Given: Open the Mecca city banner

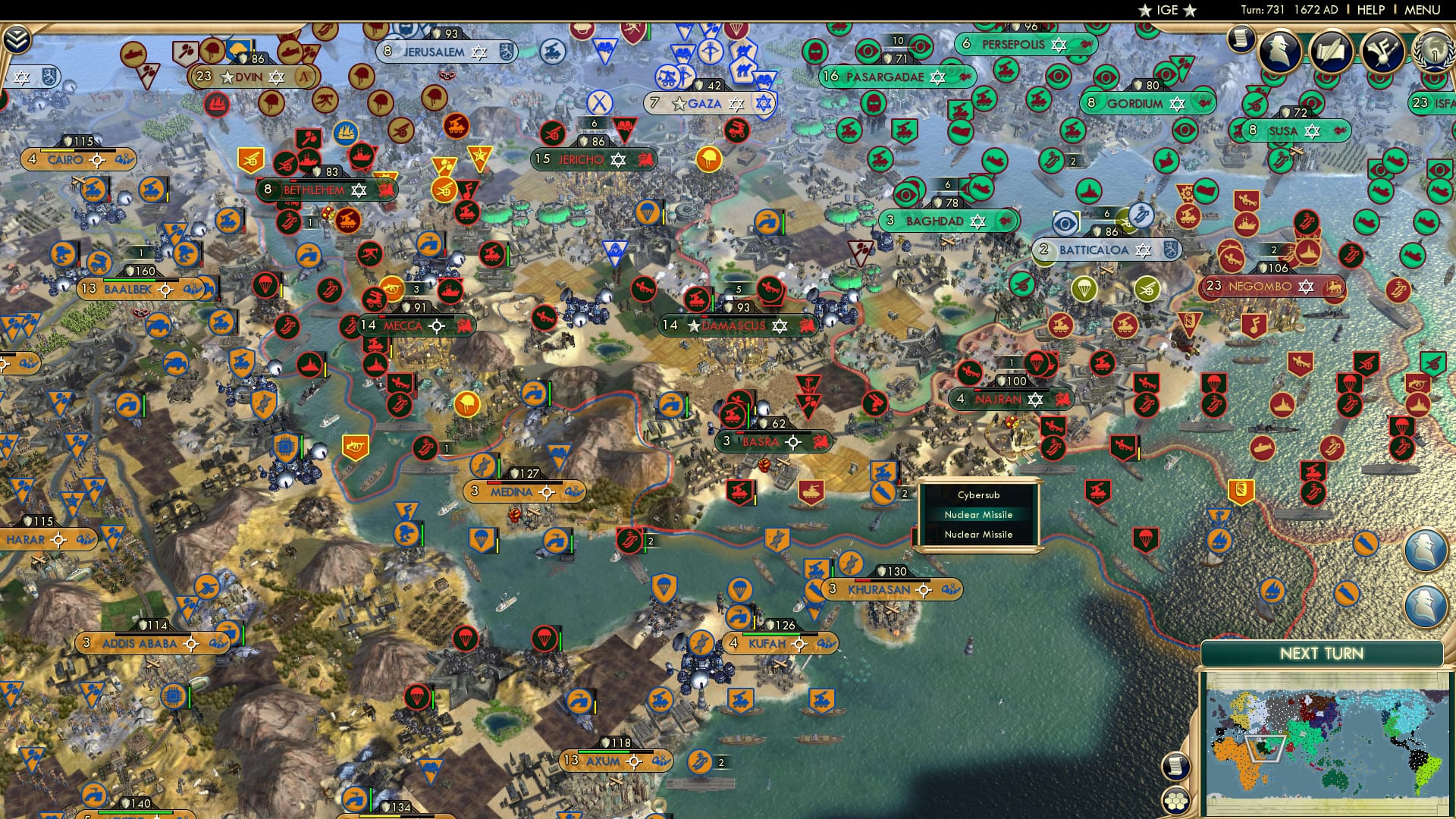Looking at the screenshot, I should click(403, 325).
